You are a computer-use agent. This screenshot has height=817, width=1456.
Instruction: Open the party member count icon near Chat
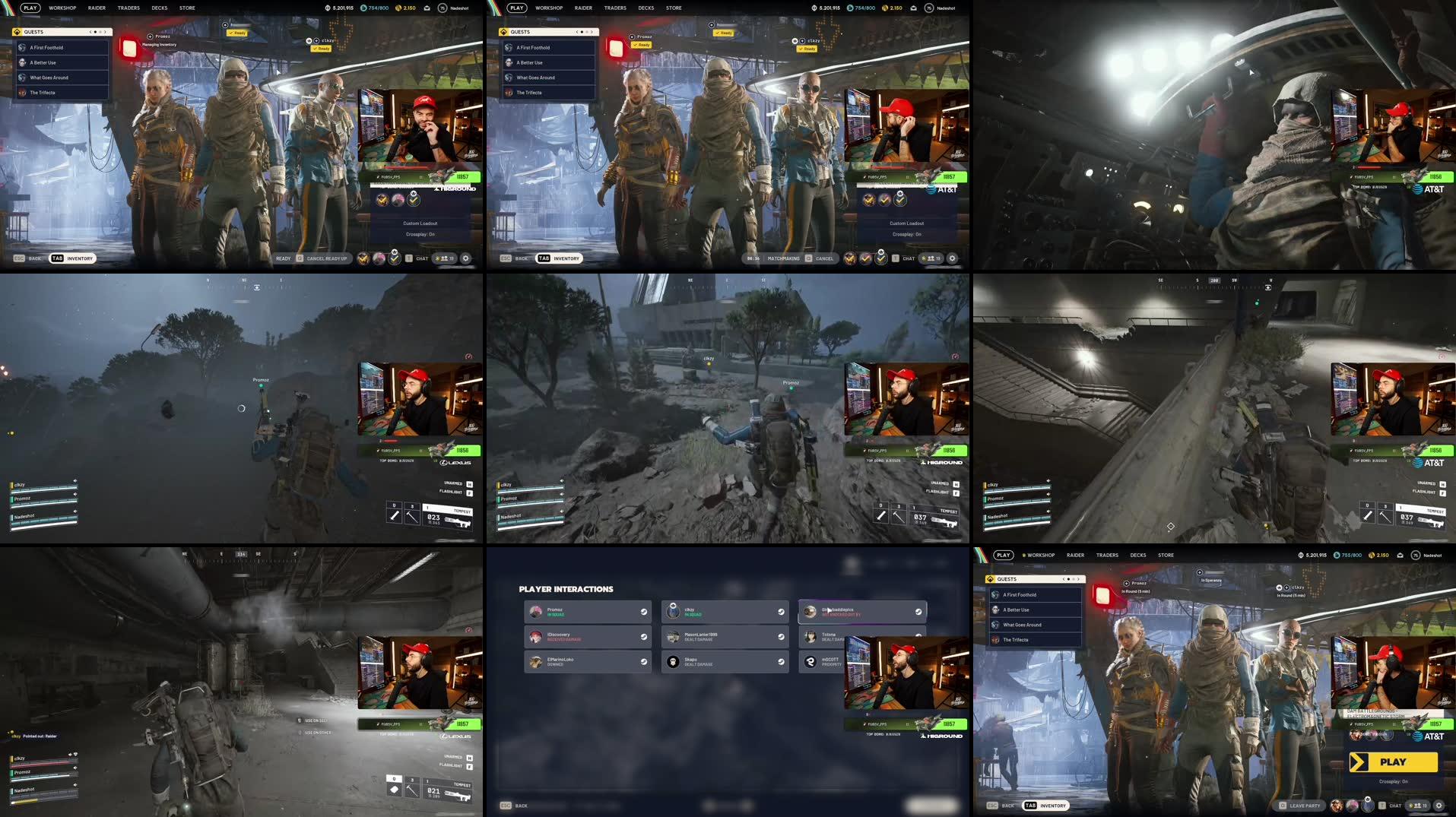click(x=445, y=258)
